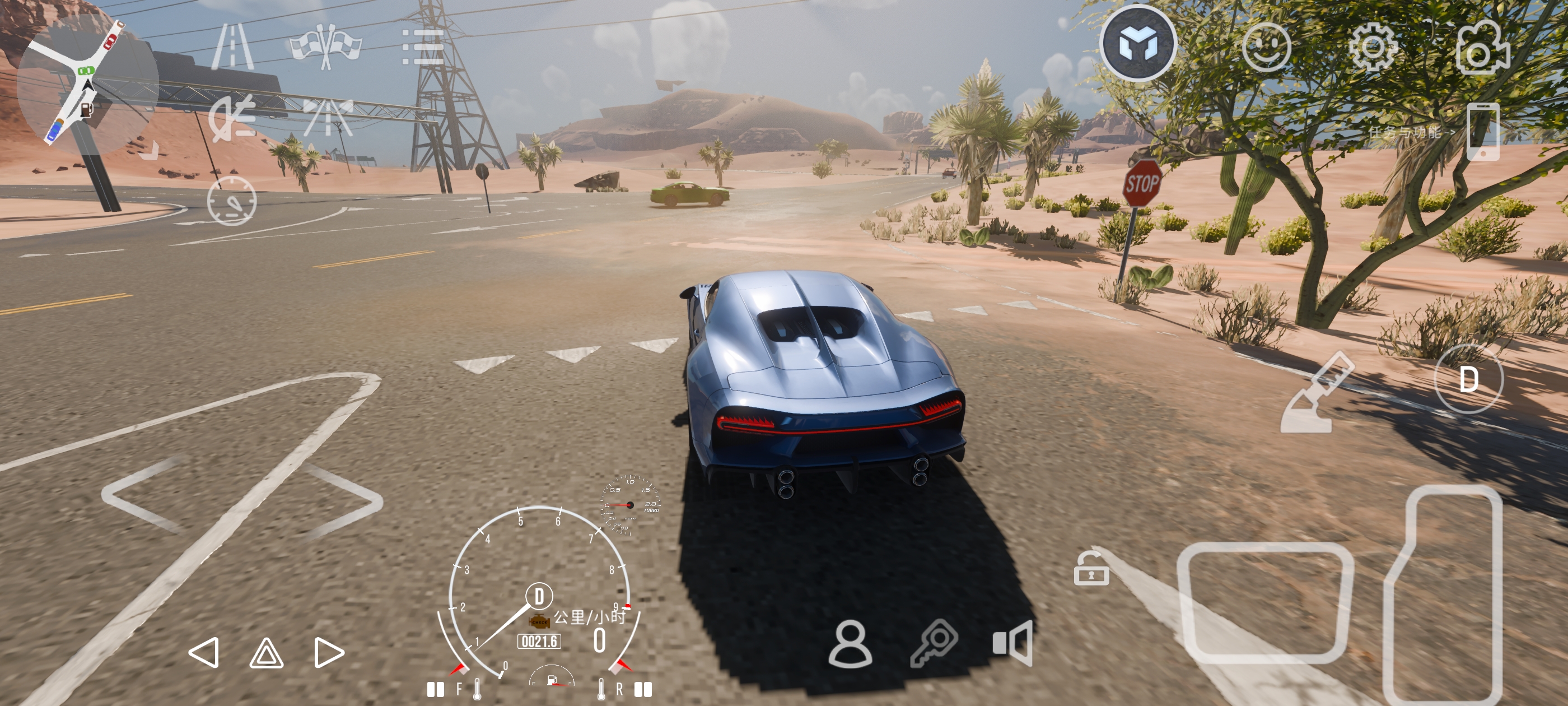Step on the wide brake pedal

(1265, 602)
